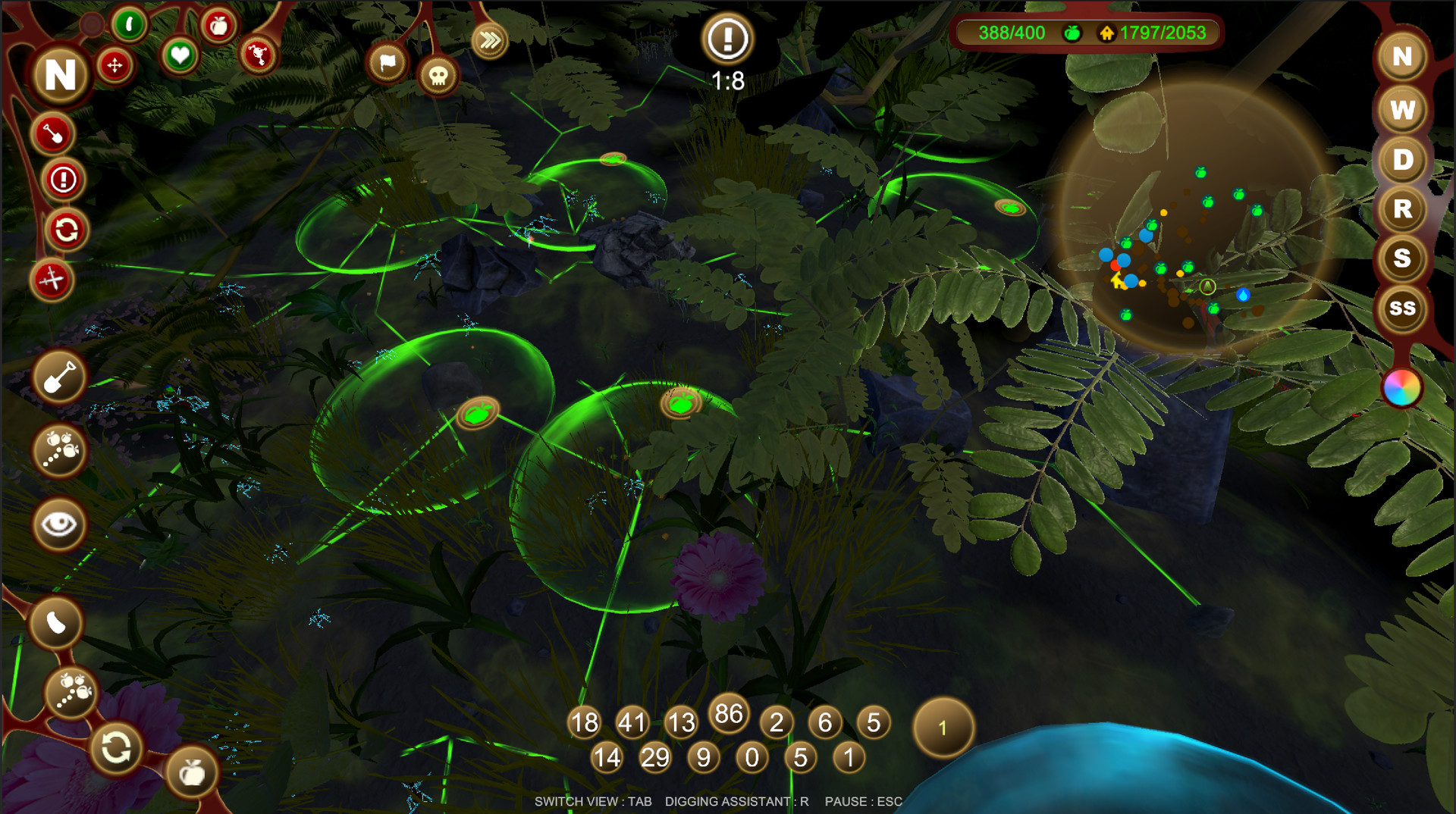The image size is (1456, 814).
Task: Activate the fast-forward double arrow button
Action: 489,40
